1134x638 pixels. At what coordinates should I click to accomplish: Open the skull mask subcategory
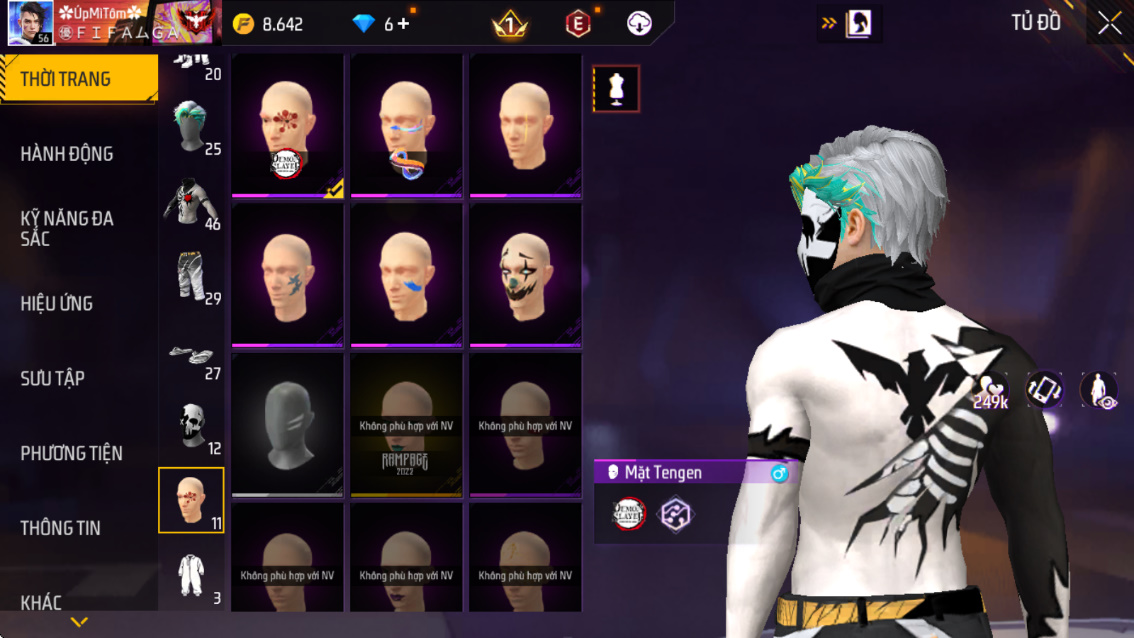point(191,426)
